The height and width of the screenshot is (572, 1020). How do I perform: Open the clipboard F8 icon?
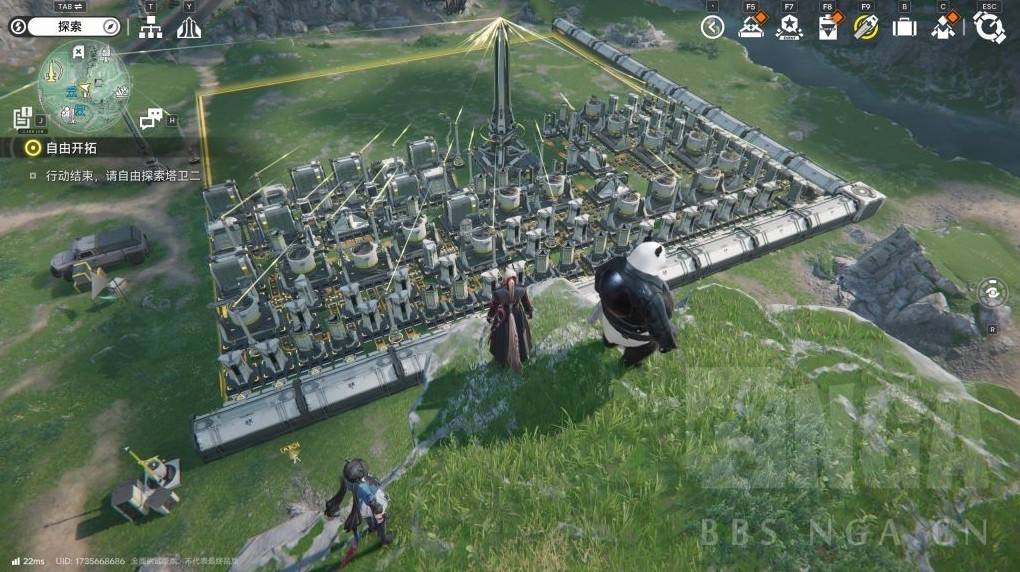(828, 27)
